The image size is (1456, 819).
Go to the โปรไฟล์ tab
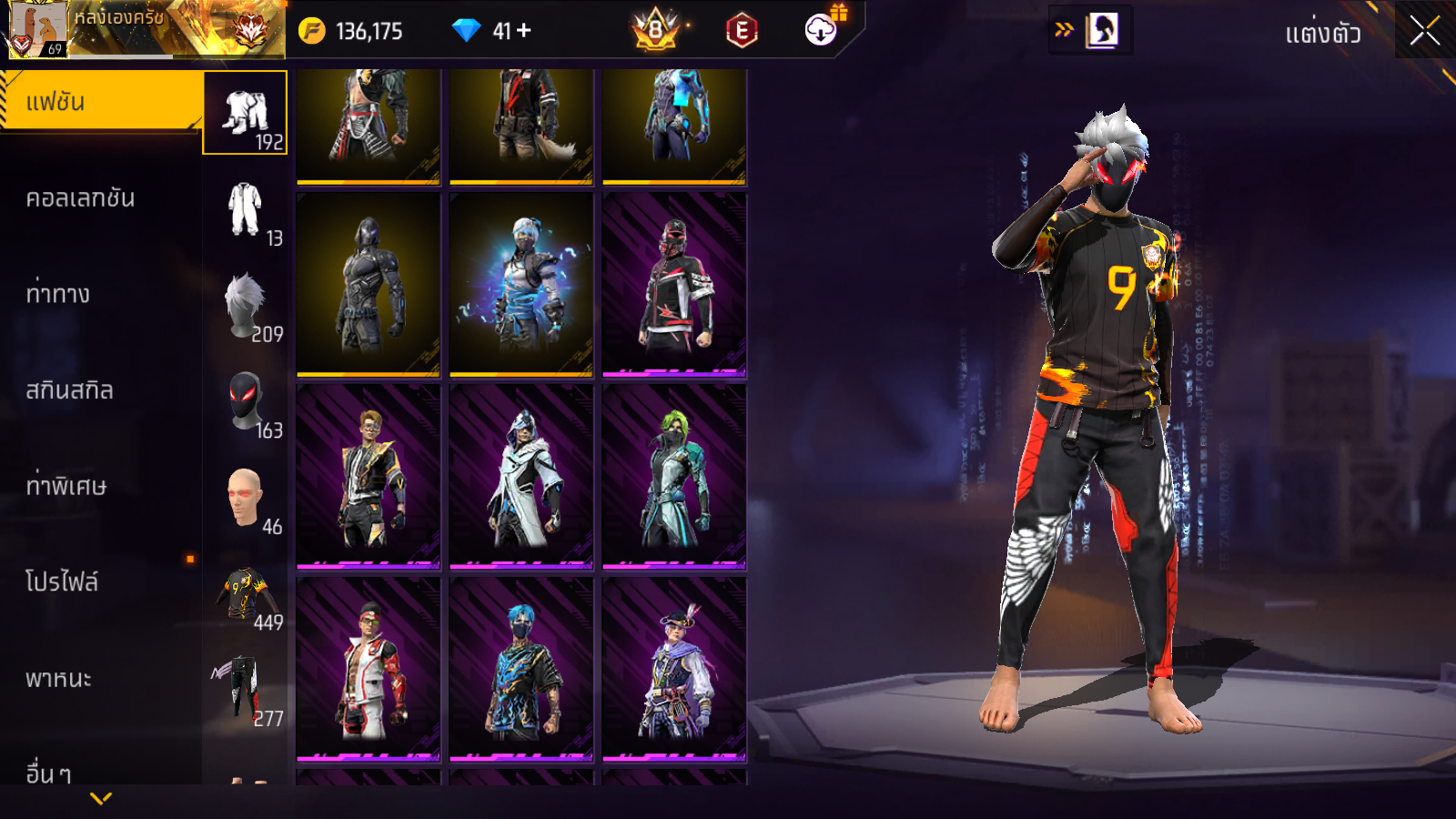[62, 582]
